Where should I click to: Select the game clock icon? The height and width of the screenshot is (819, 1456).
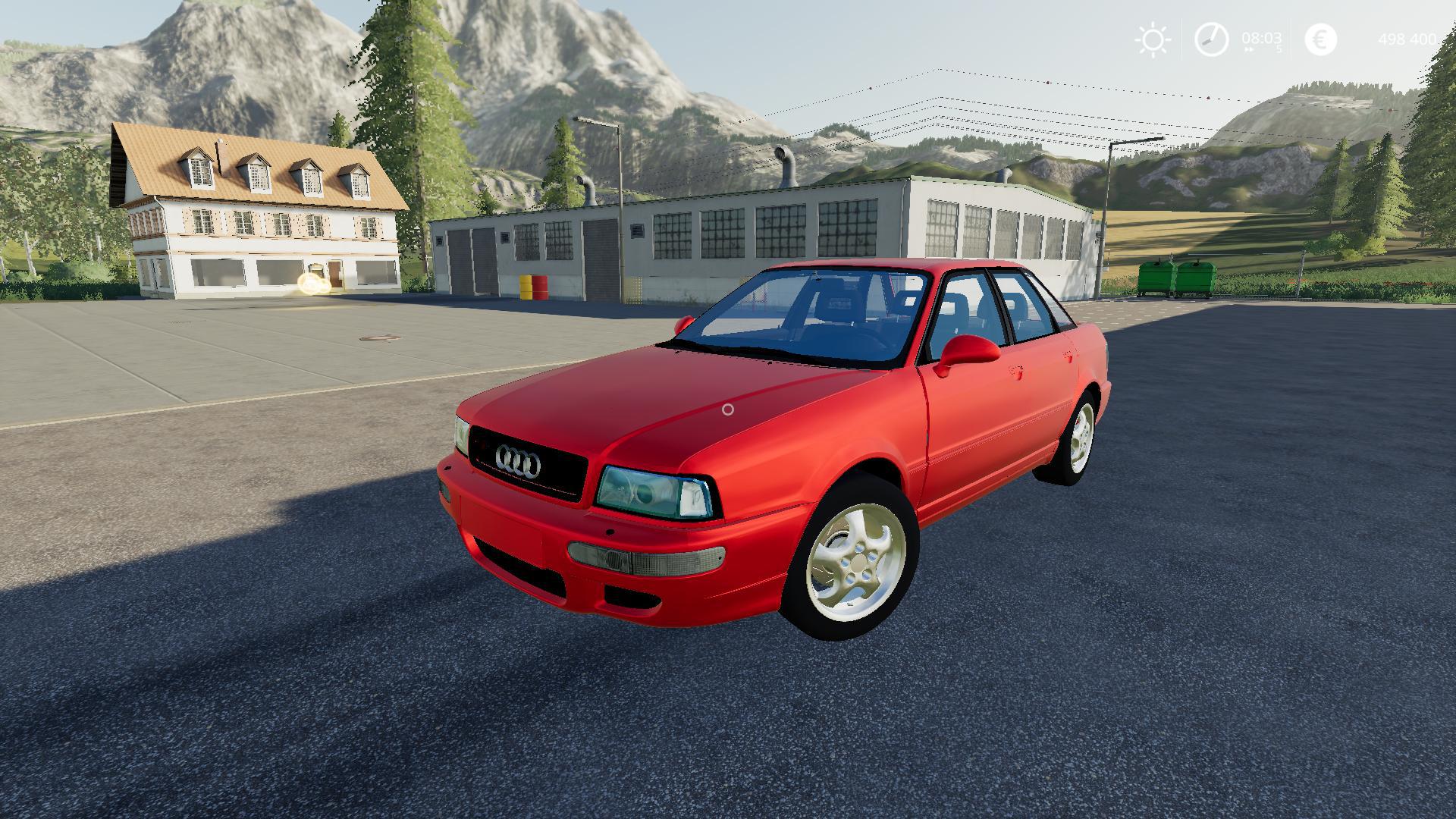1211,39
